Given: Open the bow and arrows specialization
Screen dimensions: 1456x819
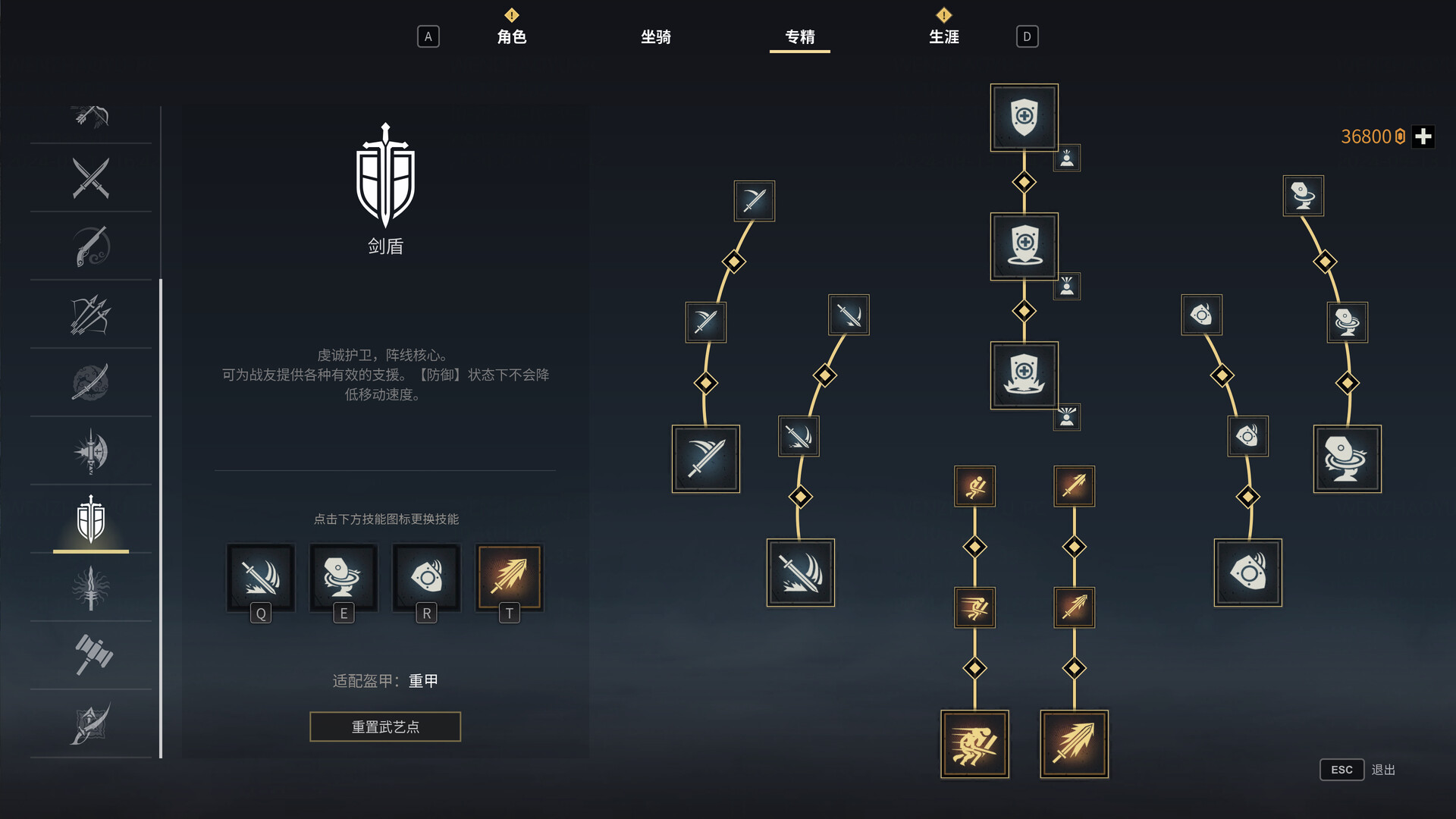Looking at the screenshot, I should pos(90,316).
